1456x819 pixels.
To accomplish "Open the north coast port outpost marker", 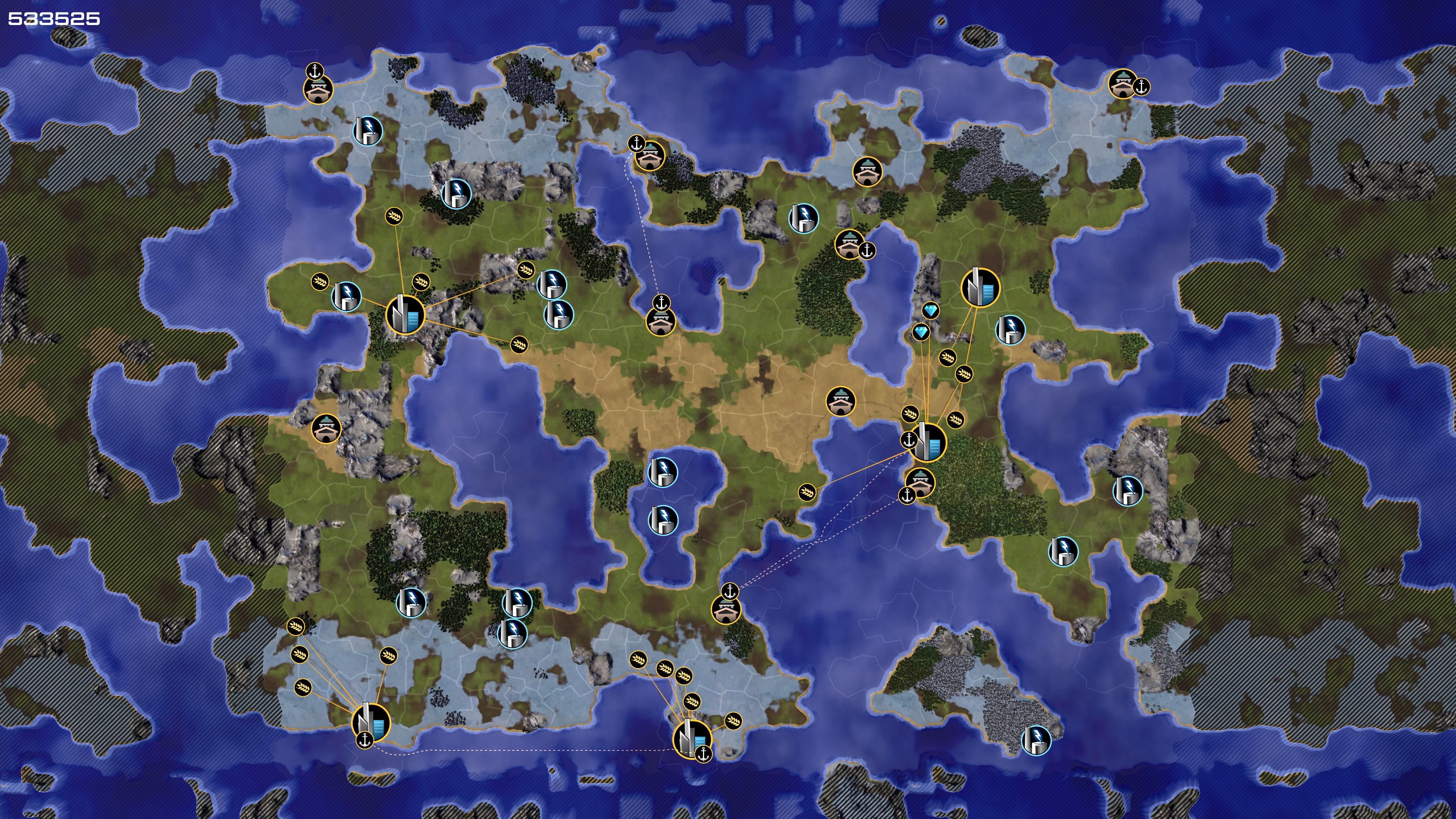I will 650,155.
